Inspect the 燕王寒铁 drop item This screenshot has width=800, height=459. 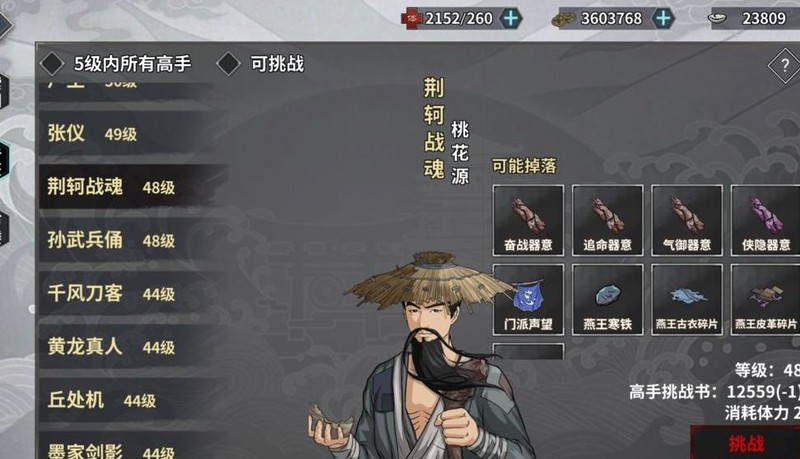point(607,298)
